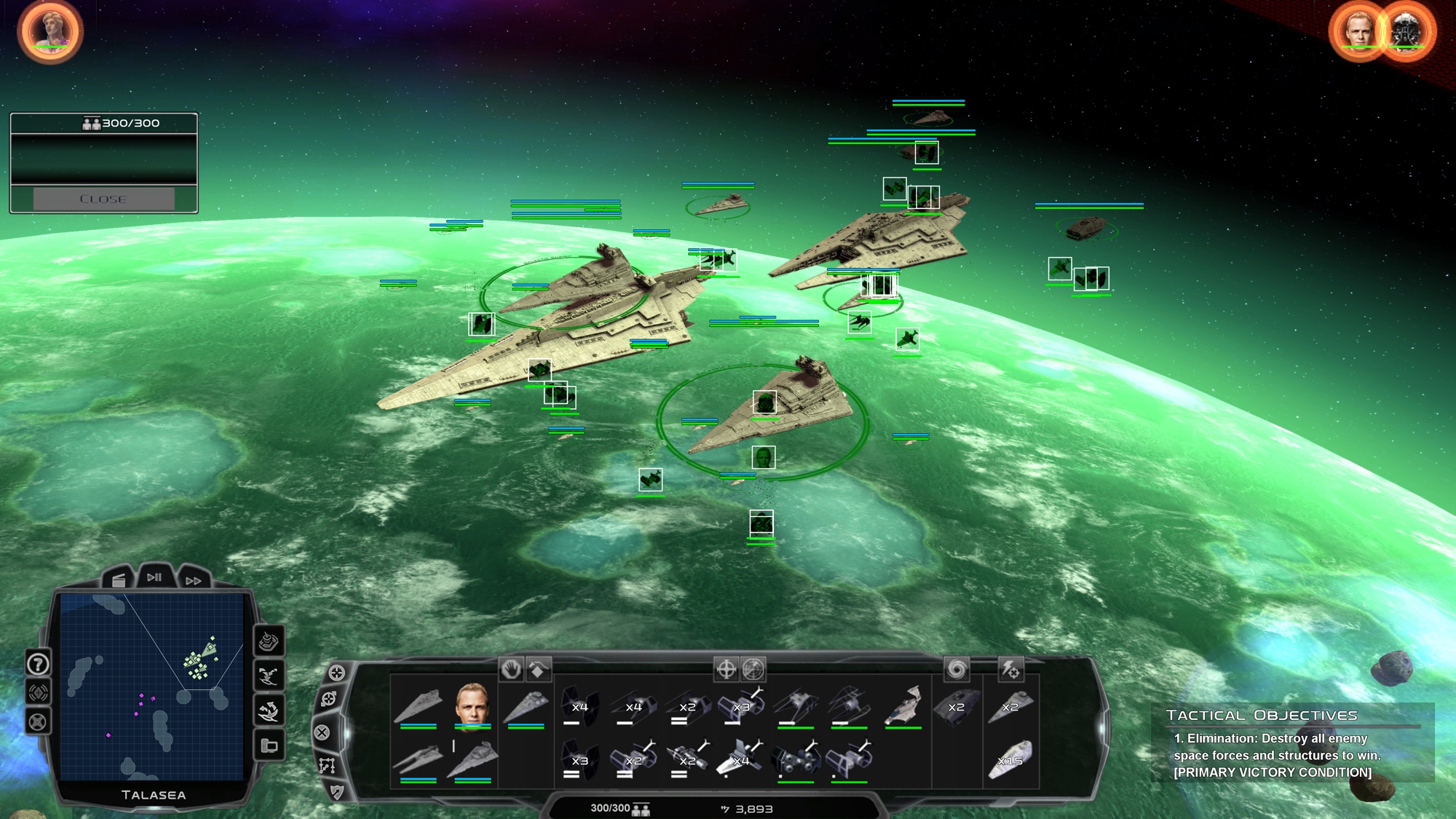This screenshot has width=1456, height=819.
Task: Open the cinematic clapperboard camera mode
Action: coord(118,579)
